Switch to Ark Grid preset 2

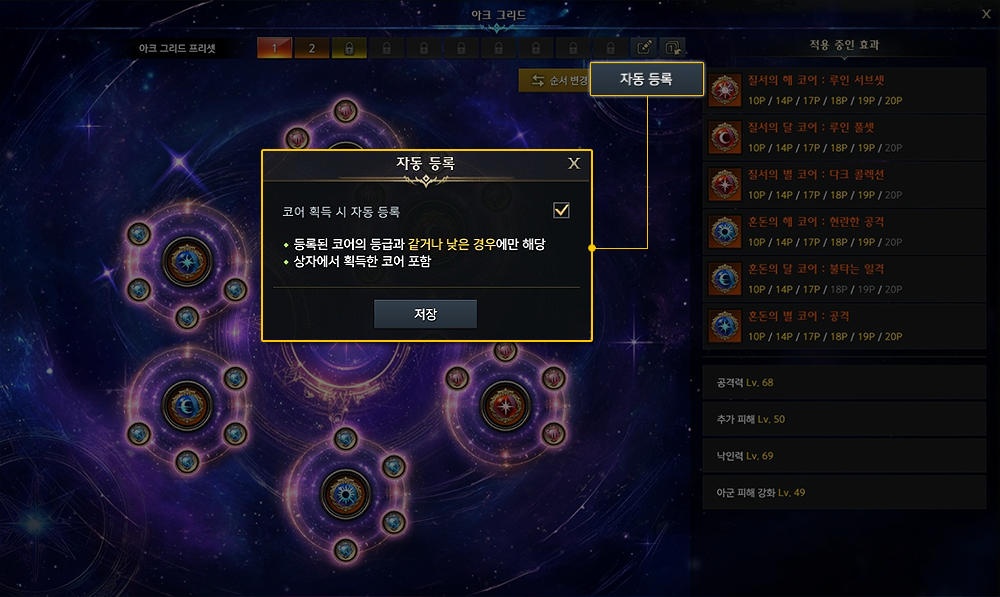point(311,48)
